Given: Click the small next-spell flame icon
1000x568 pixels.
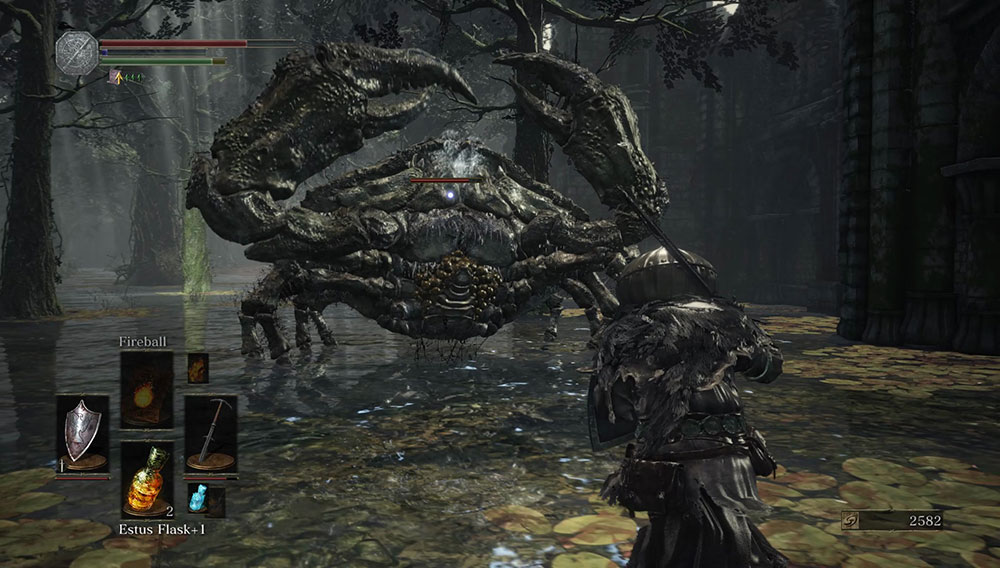Looking at the screenshot, I should (198, 367).
